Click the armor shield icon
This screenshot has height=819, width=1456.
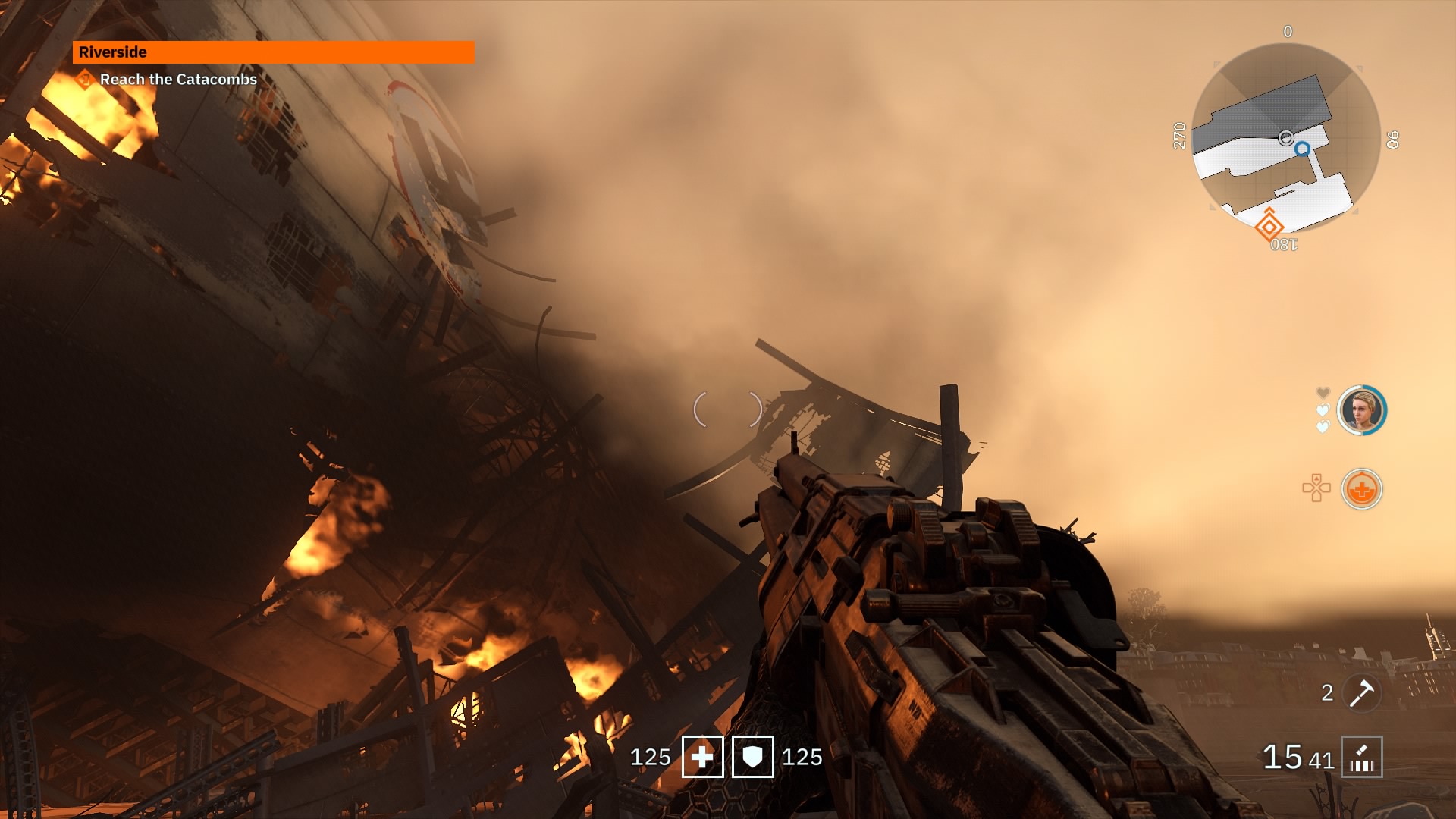coord(752,757)
